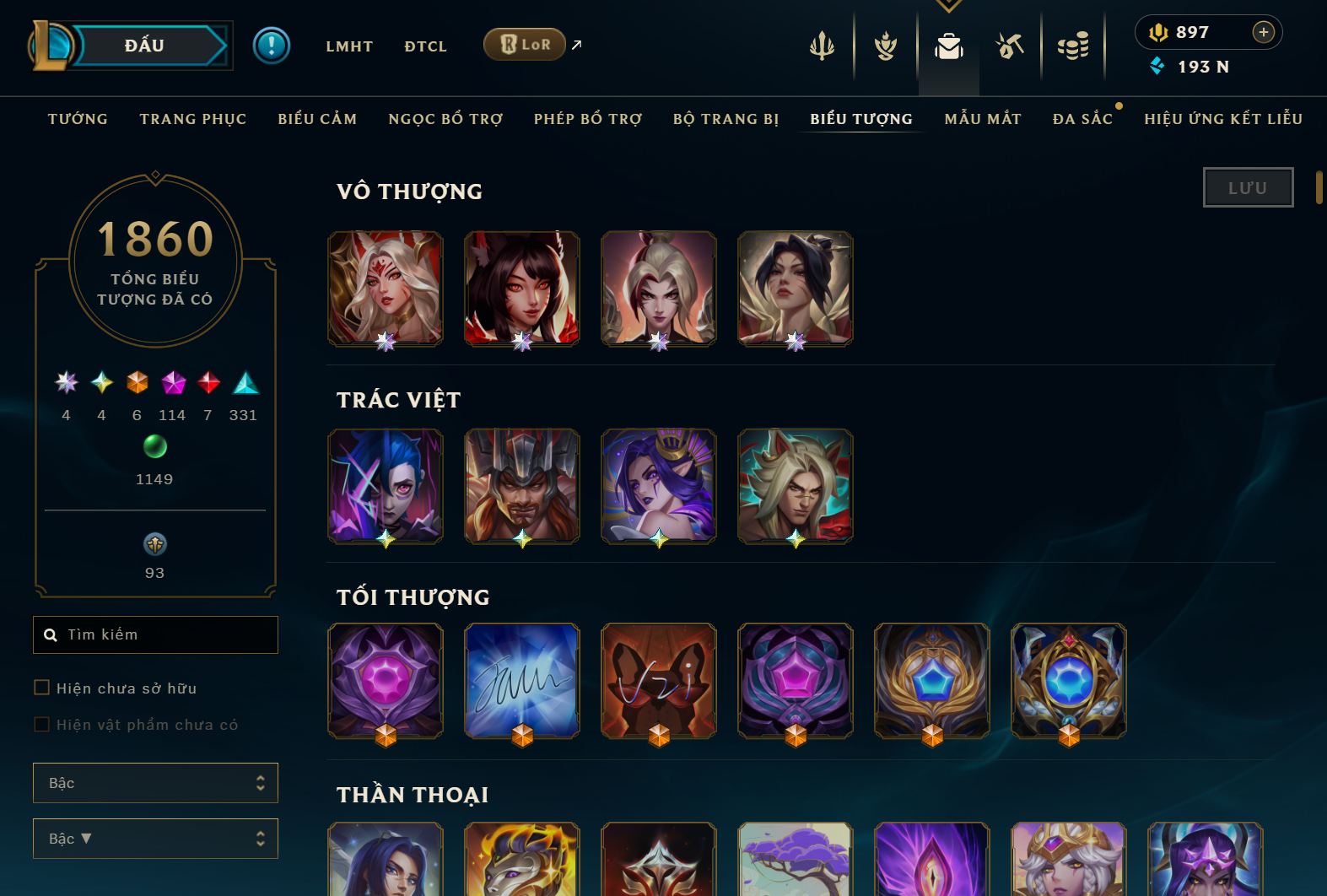Image resolution: width=1327 pixels, height=896 pixels.
Task: Switch to the ĐTCL game mode
Action: pyautogui.click(x=425, y=46)
